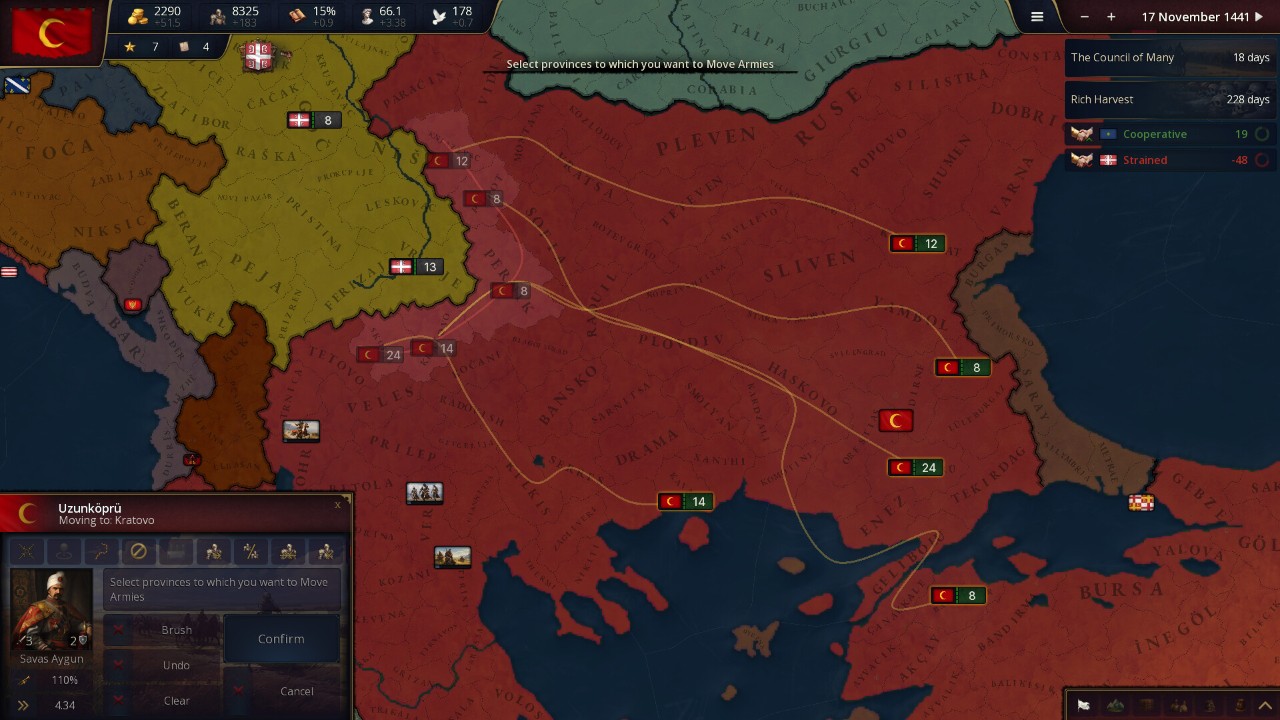
Task: Select the mountain terrain map mode
Action: tap(1115, 706)
